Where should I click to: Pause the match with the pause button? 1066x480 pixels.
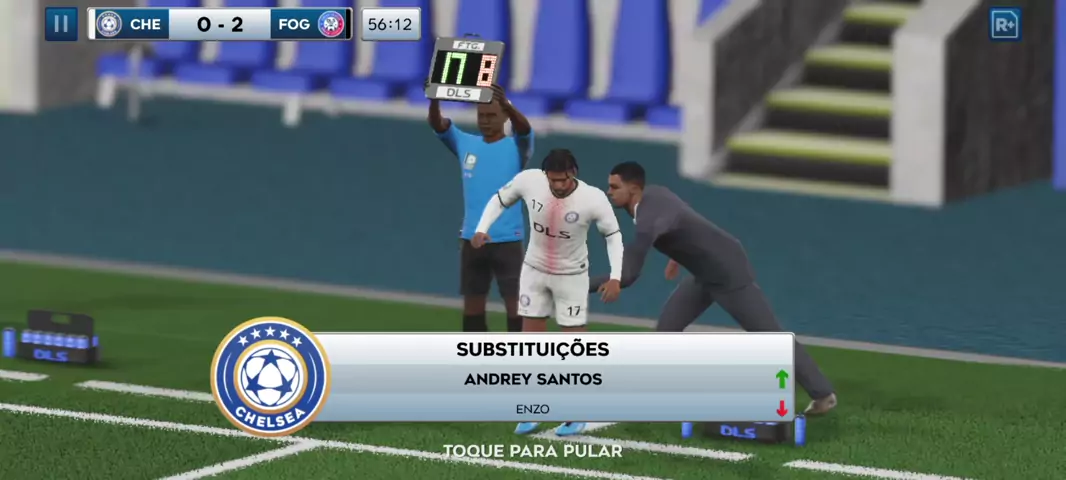tap(61, 24)
